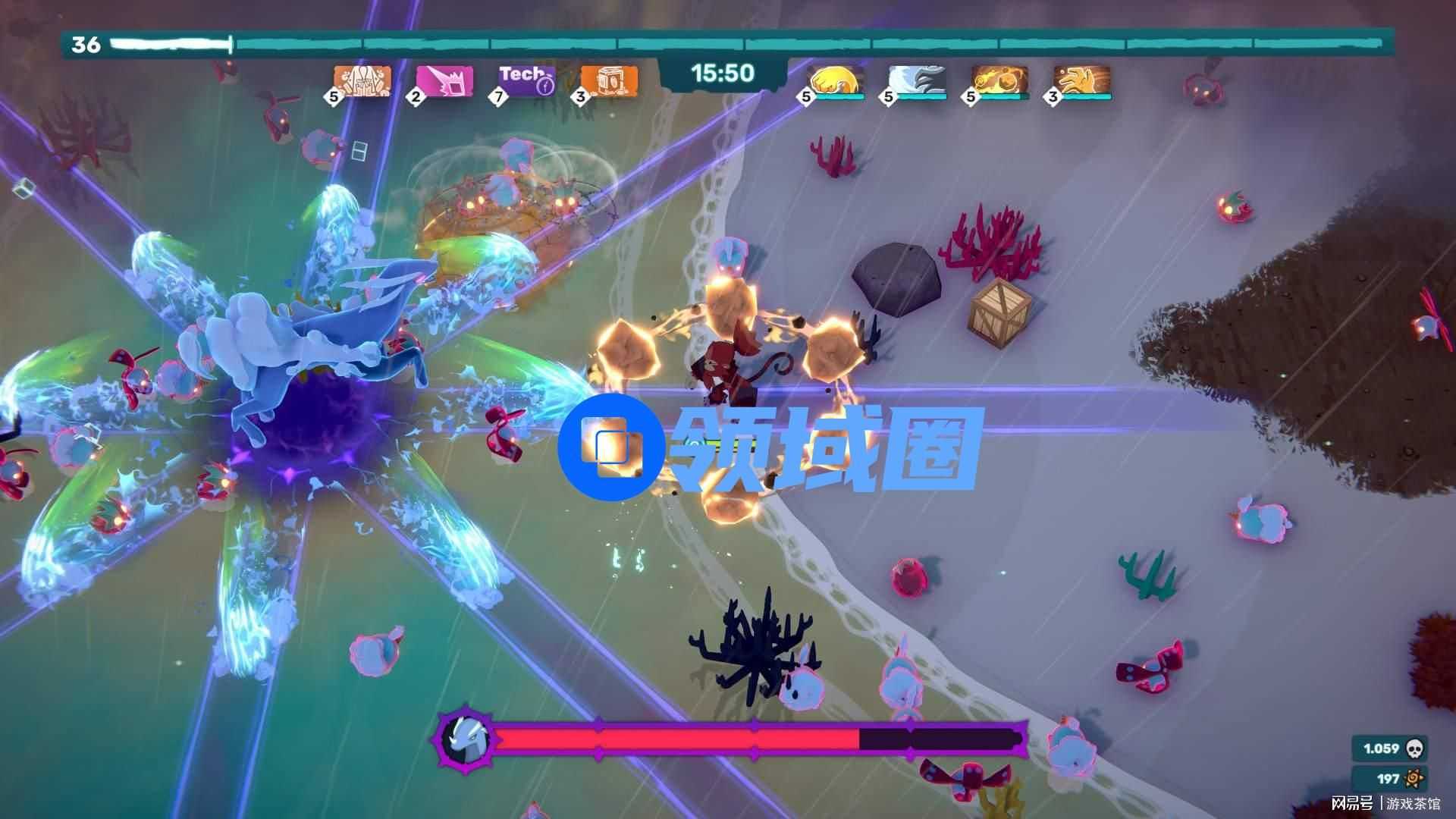Image resolution: width=1456 pixels, height=819 pixels.
Task: Select the orange box gear icon
Action: click(609, 80)
